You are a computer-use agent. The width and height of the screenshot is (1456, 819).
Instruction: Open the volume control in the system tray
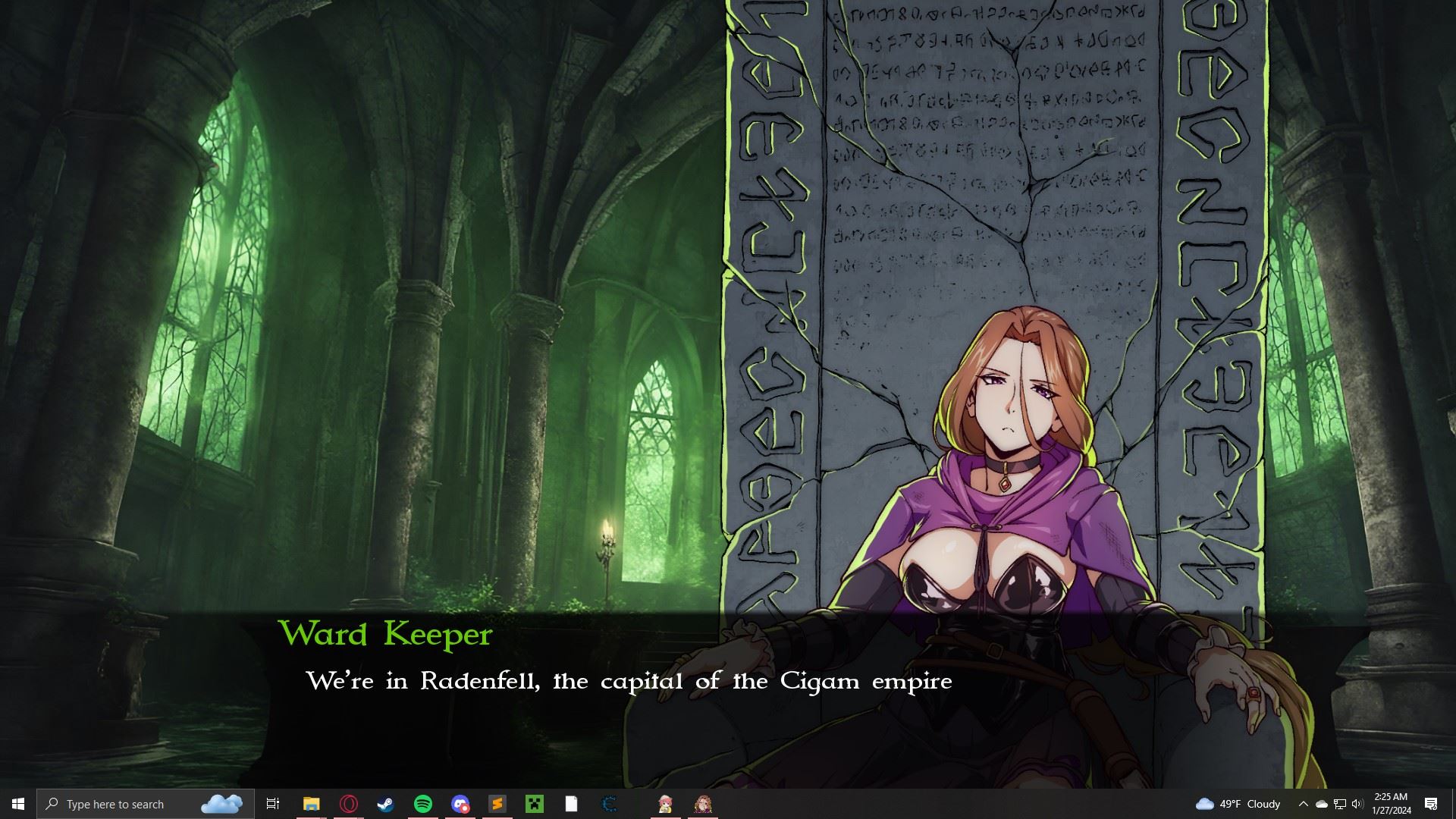(1356, 804)
